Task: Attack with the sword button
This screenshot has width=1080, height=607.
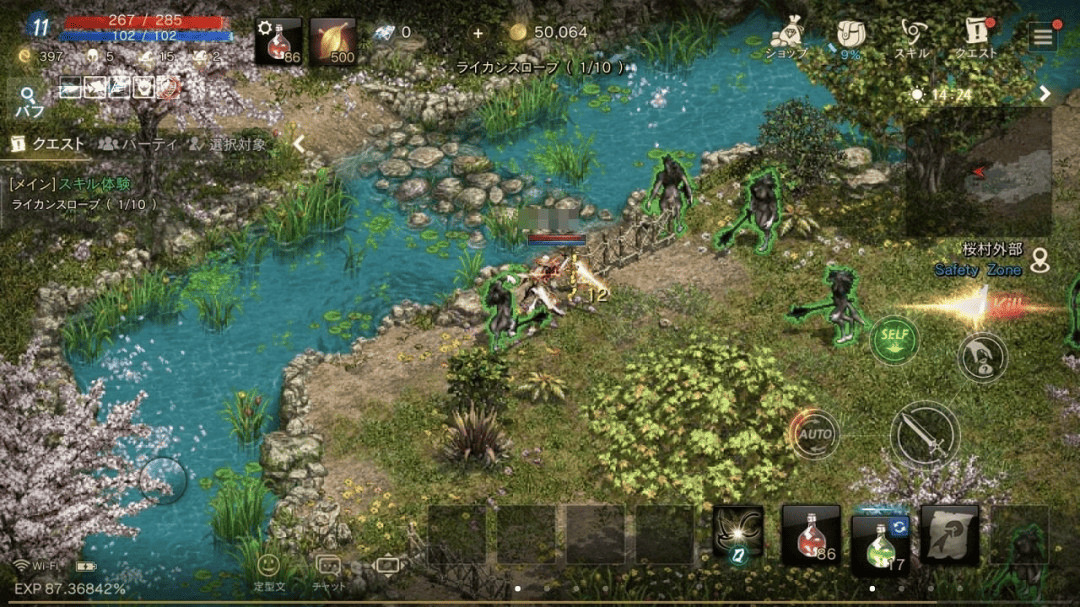Action: (x=924, y=435)
